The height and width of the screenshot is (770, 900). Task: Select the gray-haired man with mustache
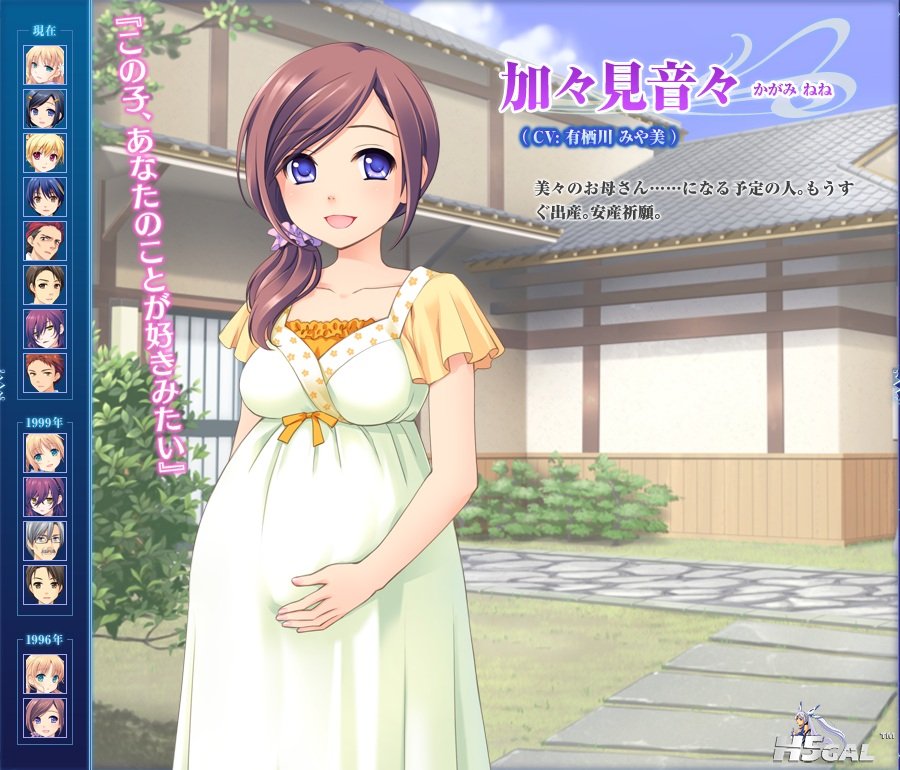45,541
